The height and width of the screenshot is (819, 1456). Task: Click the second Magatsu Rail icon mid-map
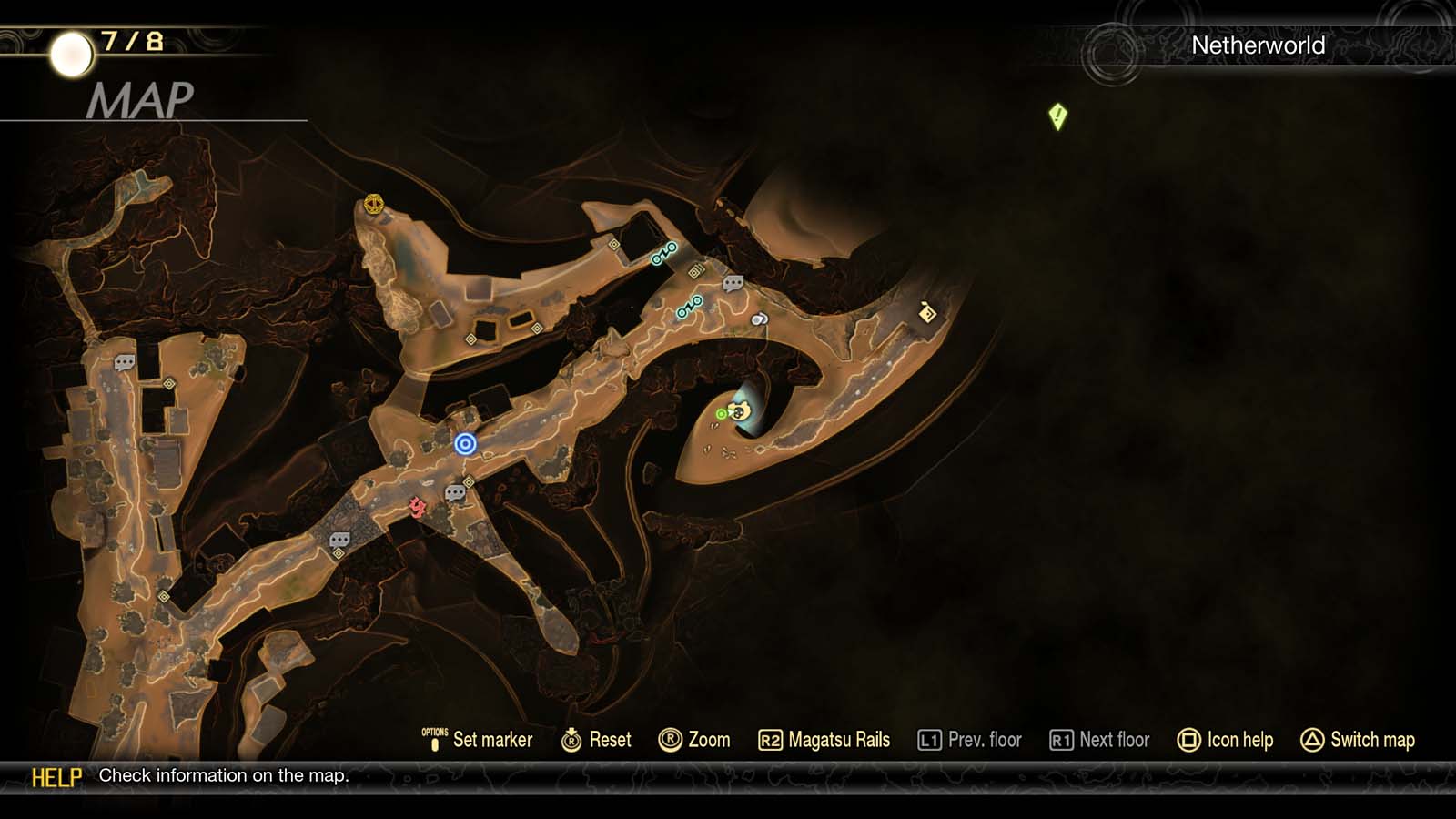(690, 307)
